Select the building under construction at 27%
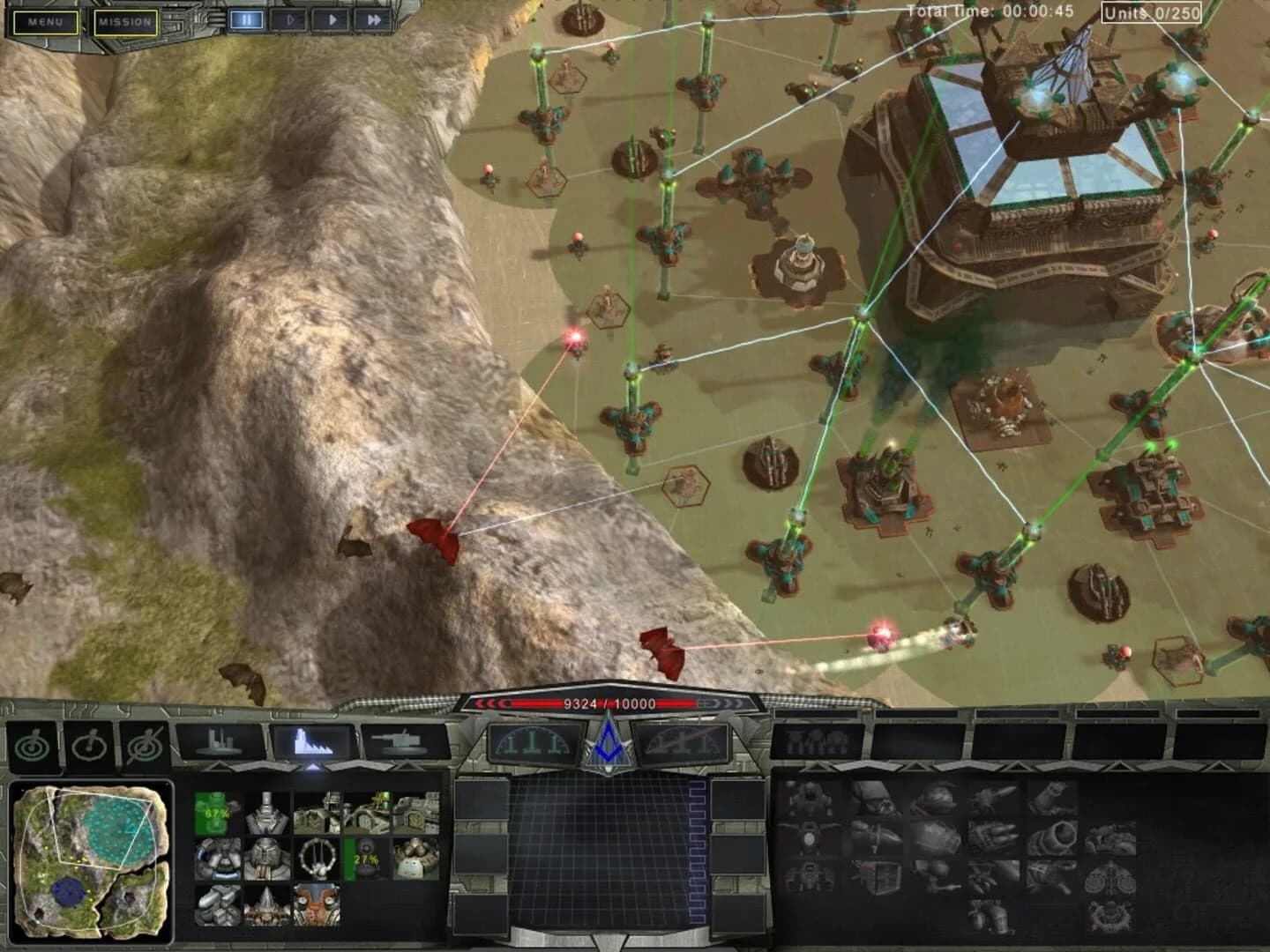 click(x=366, y=859)
